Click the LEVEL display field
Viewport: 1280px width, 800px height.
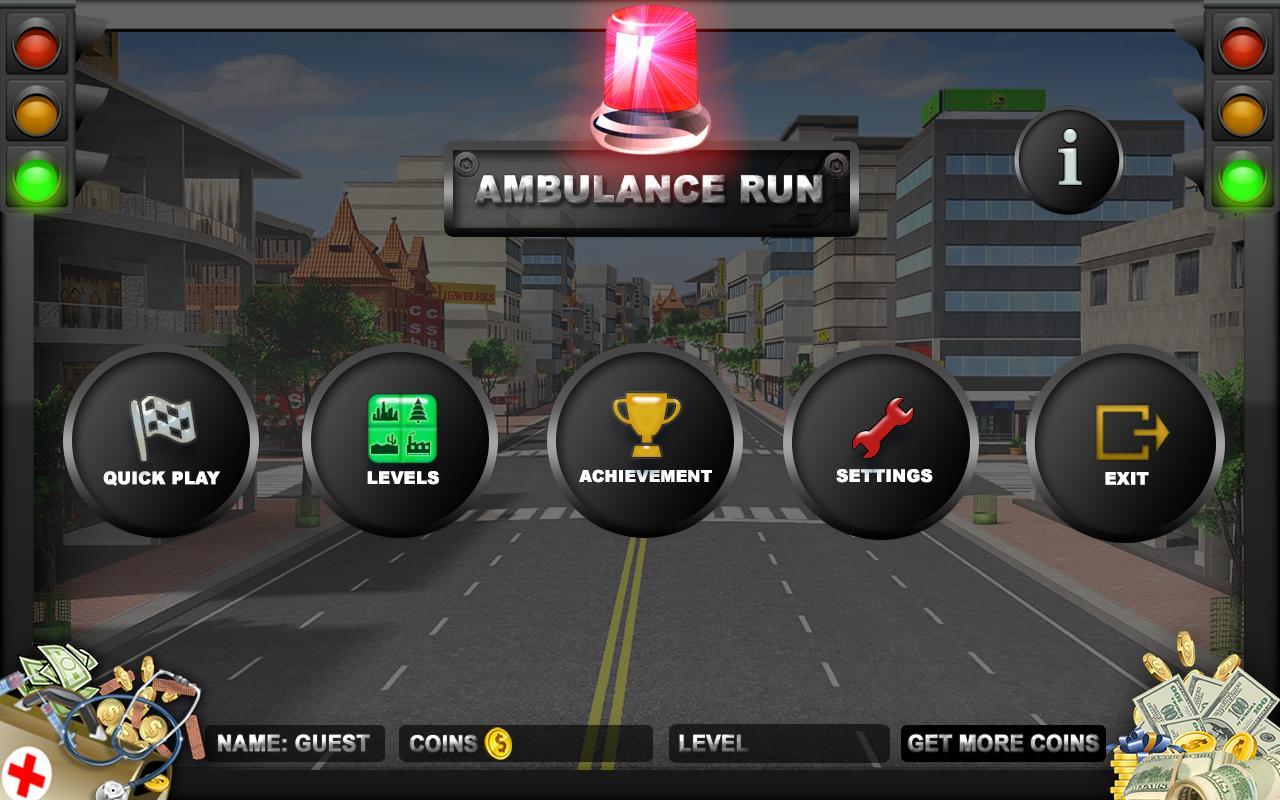click(778, 743)
